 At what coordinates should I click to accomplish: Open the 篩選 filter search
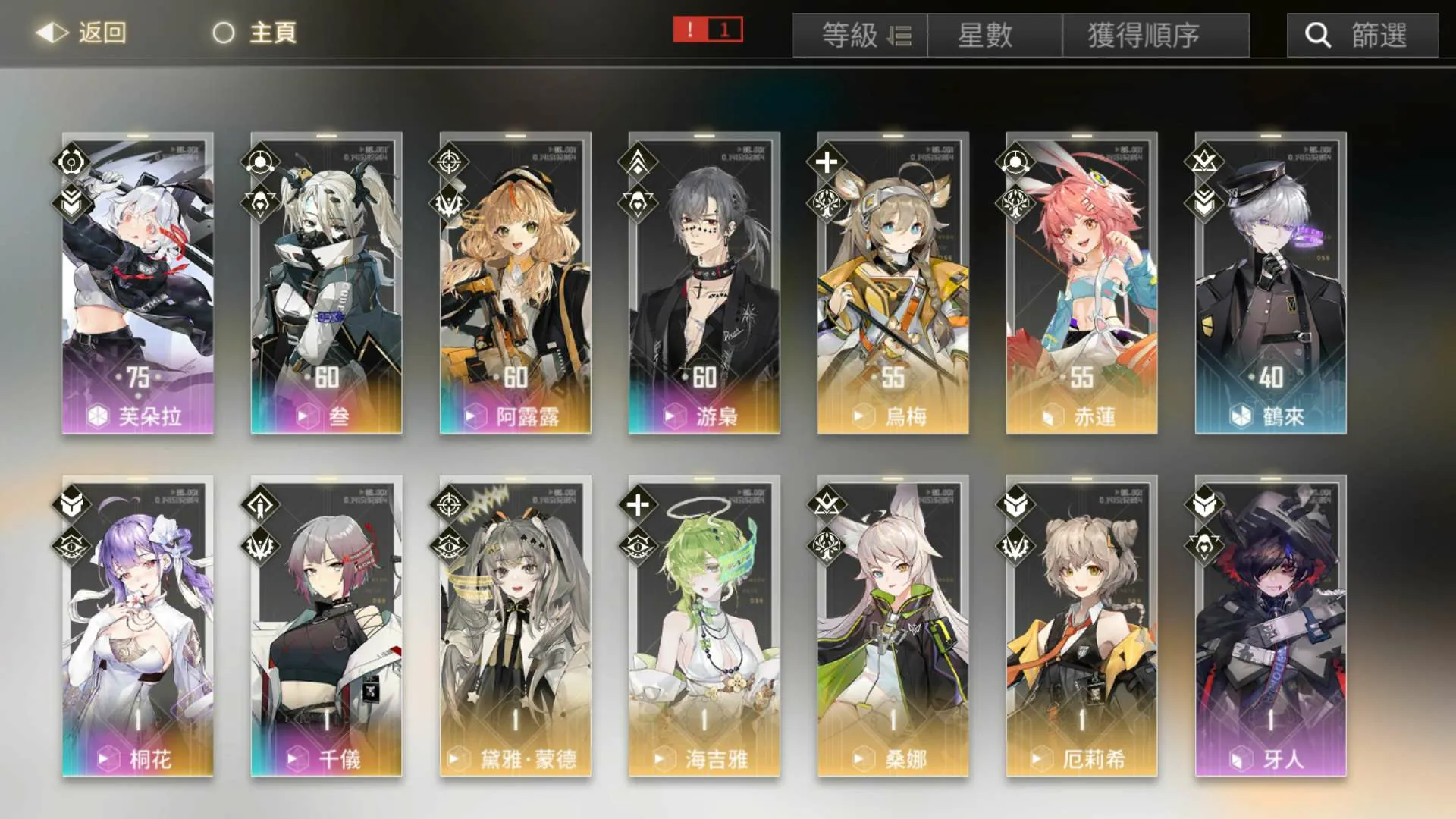1362,36
